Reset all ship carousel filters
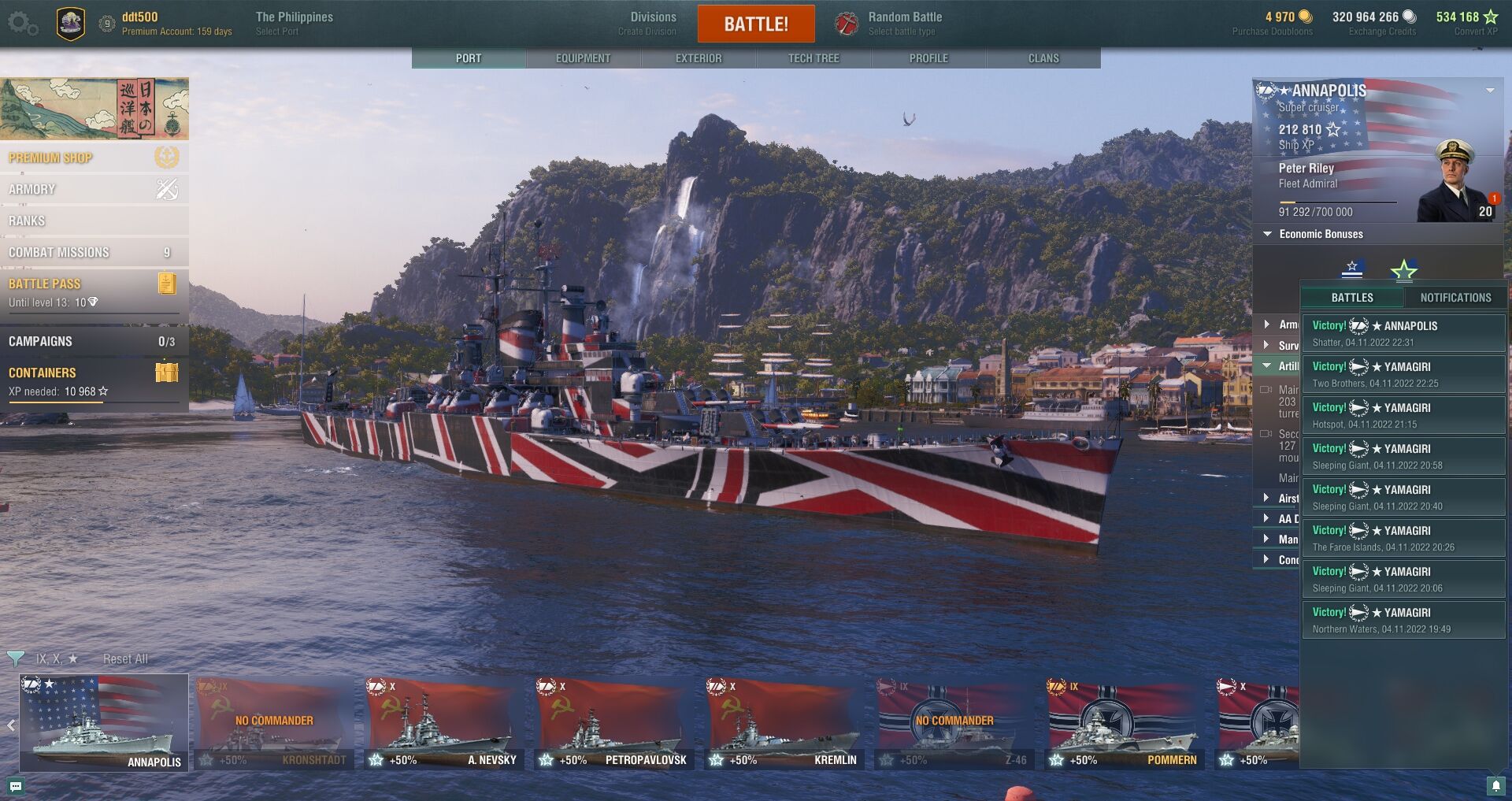The height and width of the screenshot is (801, 1512). tap(125, 658)
